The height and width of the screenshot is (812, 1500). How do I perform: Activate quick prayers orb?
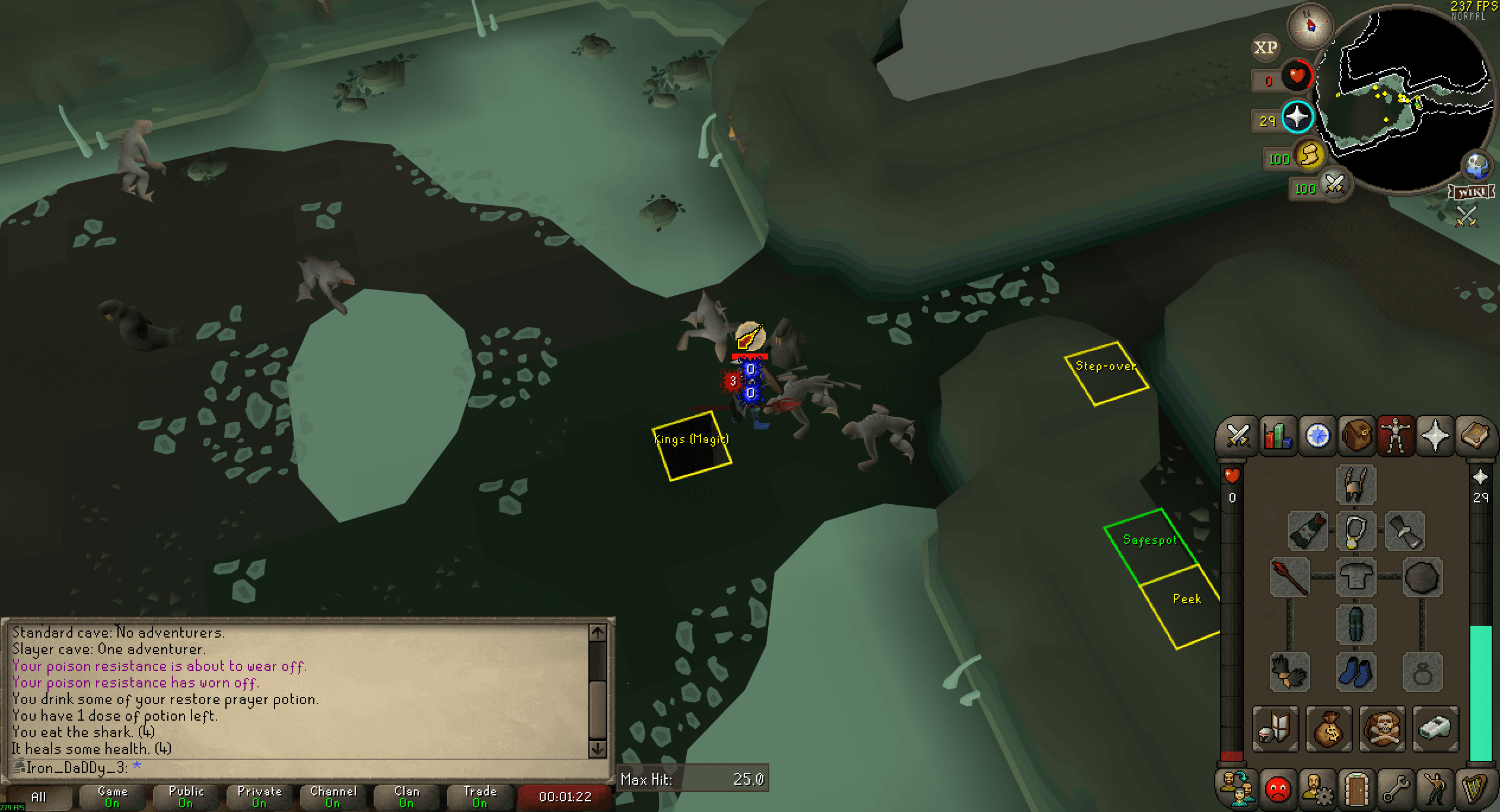tap(1297, 117)
